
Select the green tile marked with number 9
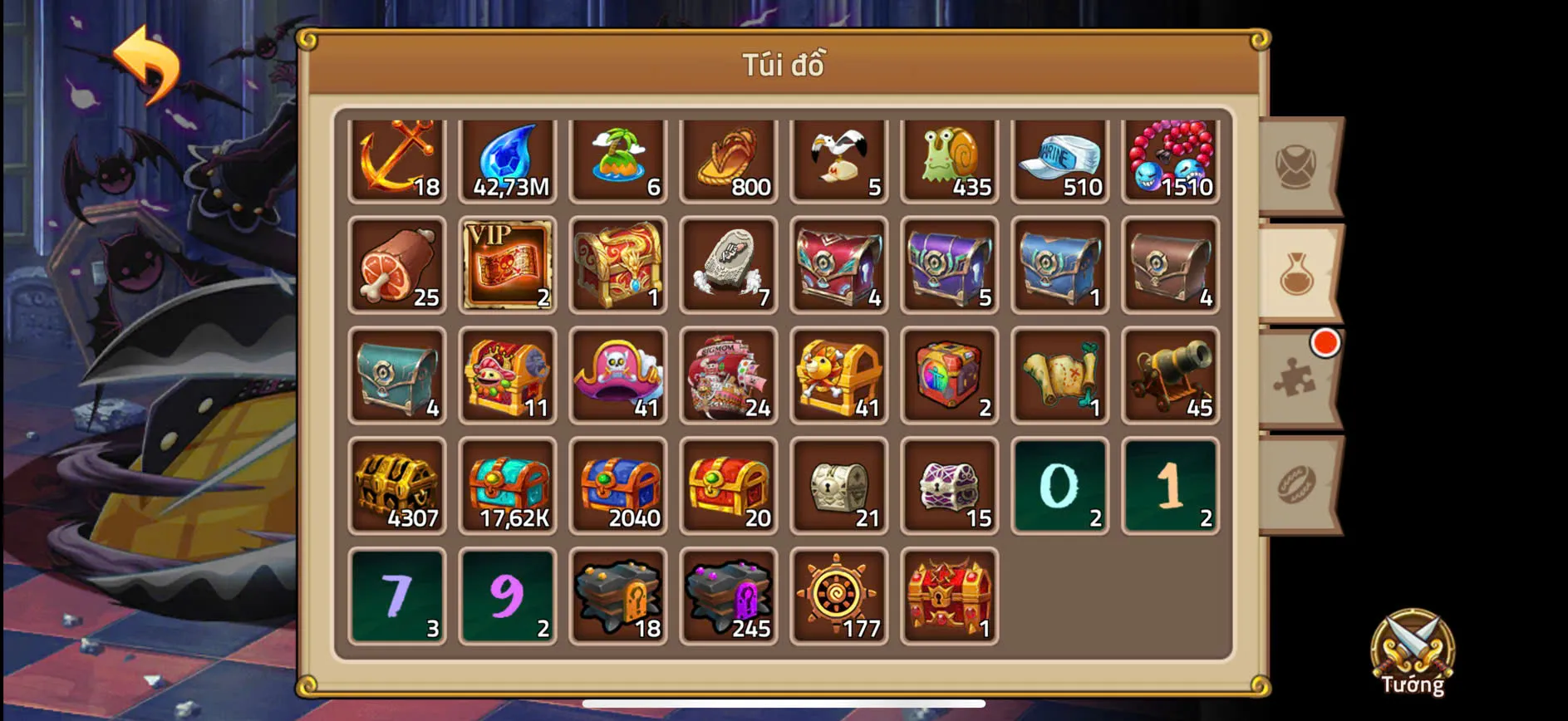[508, 596]
